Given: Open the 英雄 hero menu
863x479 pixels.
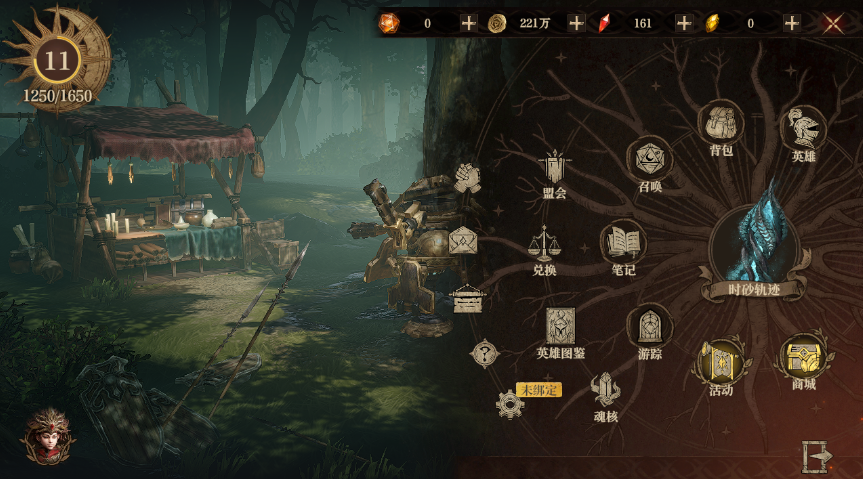Looking at the screenshot, I should pos(803,128).
